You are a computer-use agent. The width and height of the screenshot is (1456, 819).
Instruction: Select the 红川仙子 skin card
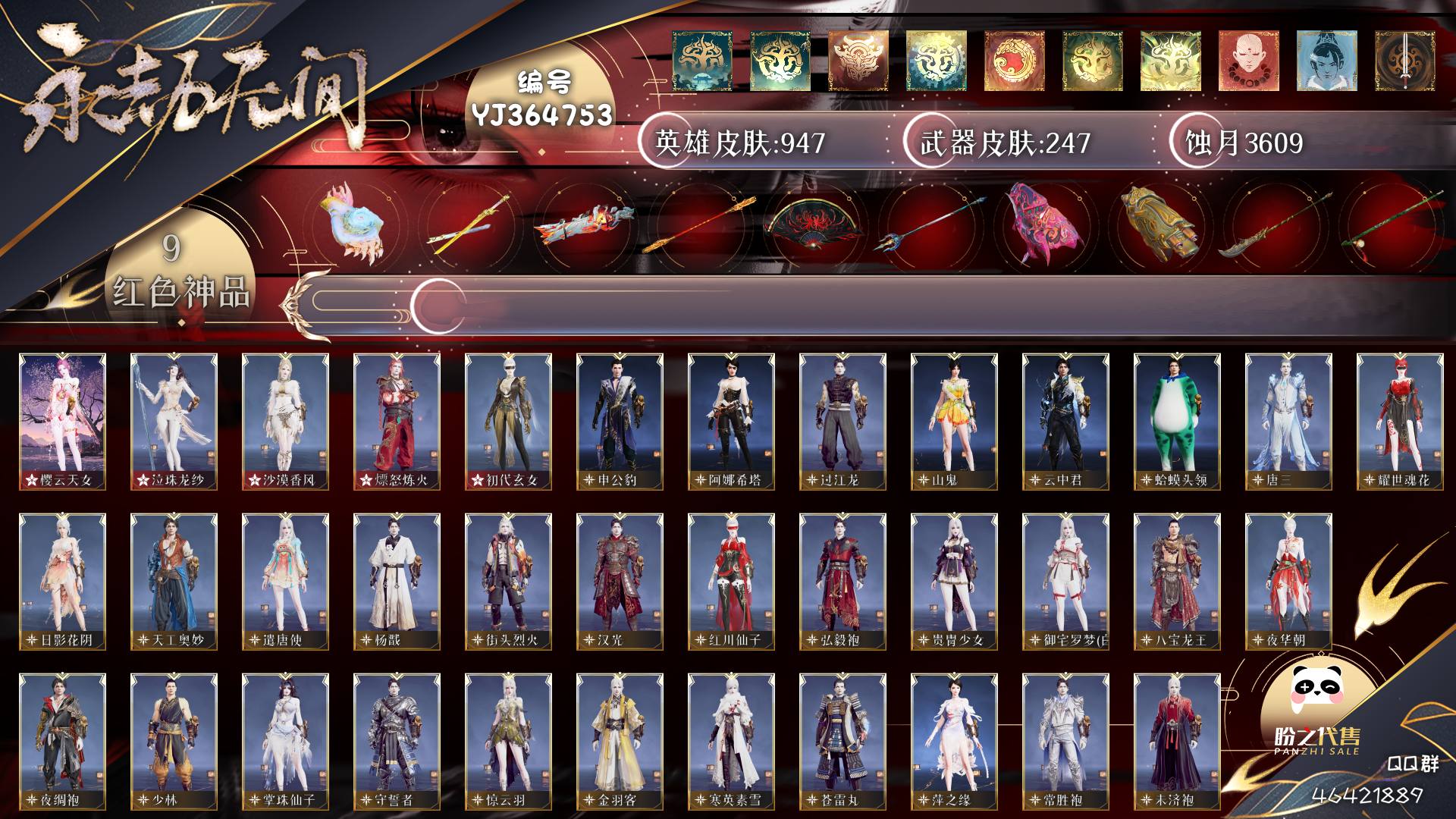(731, 581)
